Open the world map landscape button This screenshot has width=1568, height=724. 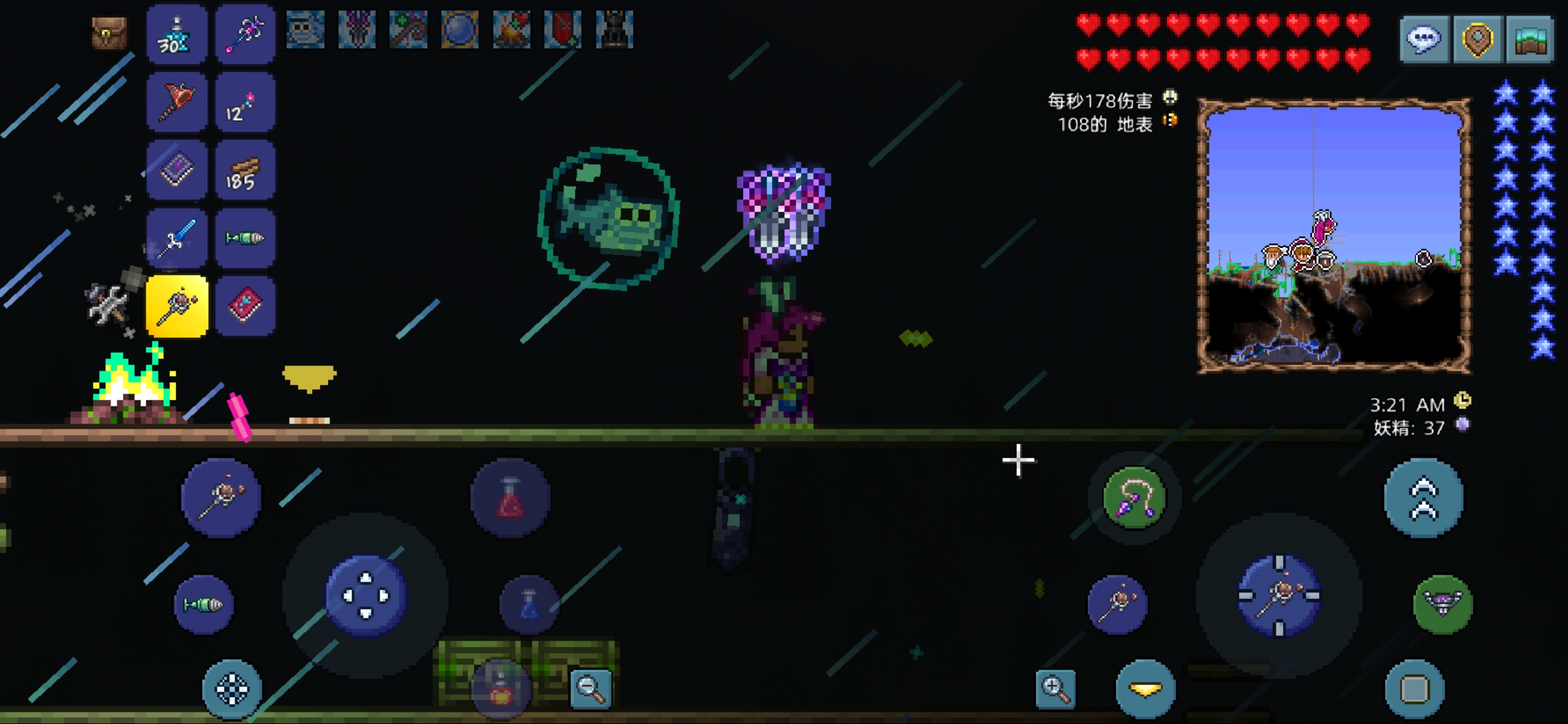pos(1530,40)
